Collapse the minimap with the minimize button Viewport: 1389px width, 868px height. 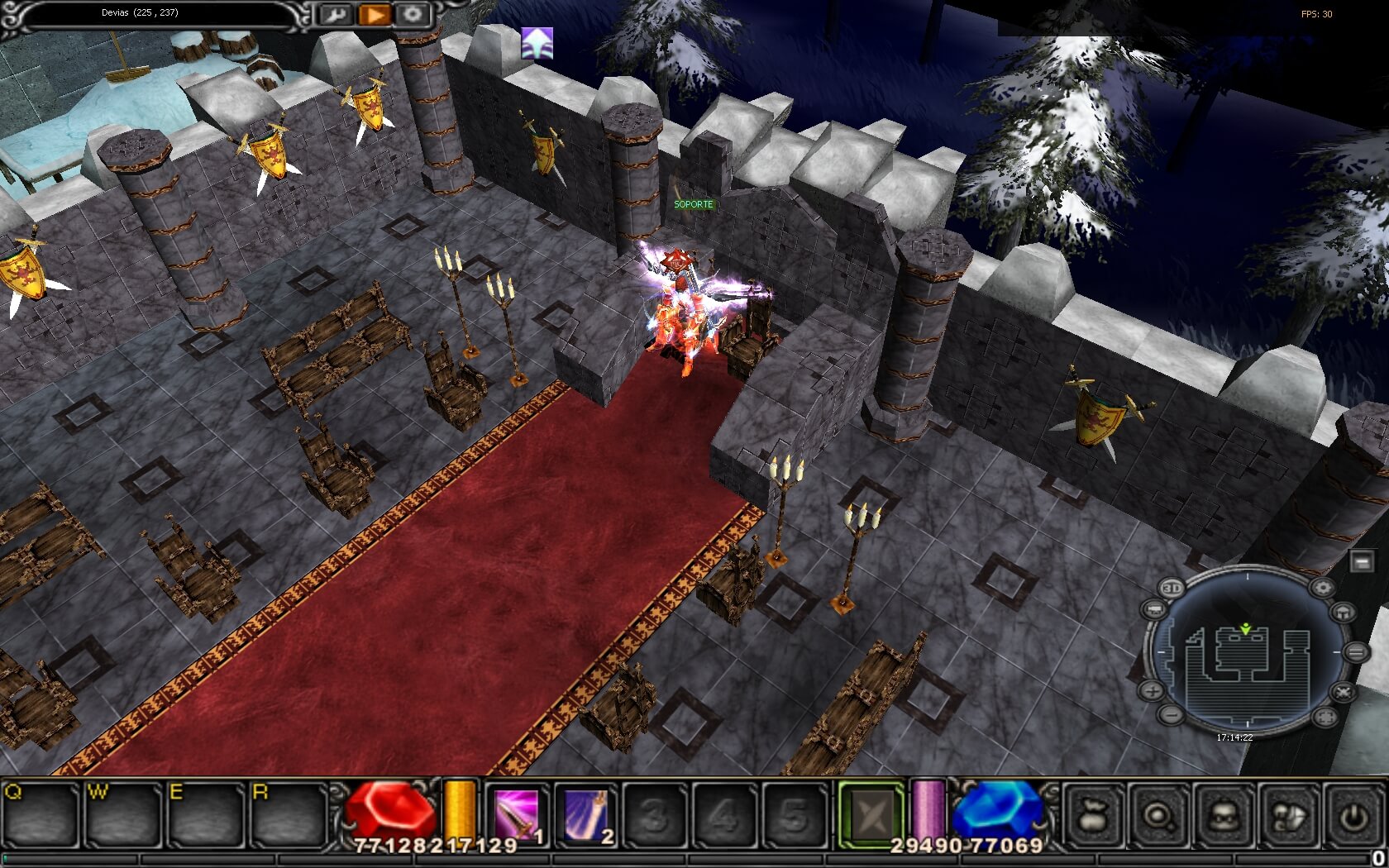1362,562
